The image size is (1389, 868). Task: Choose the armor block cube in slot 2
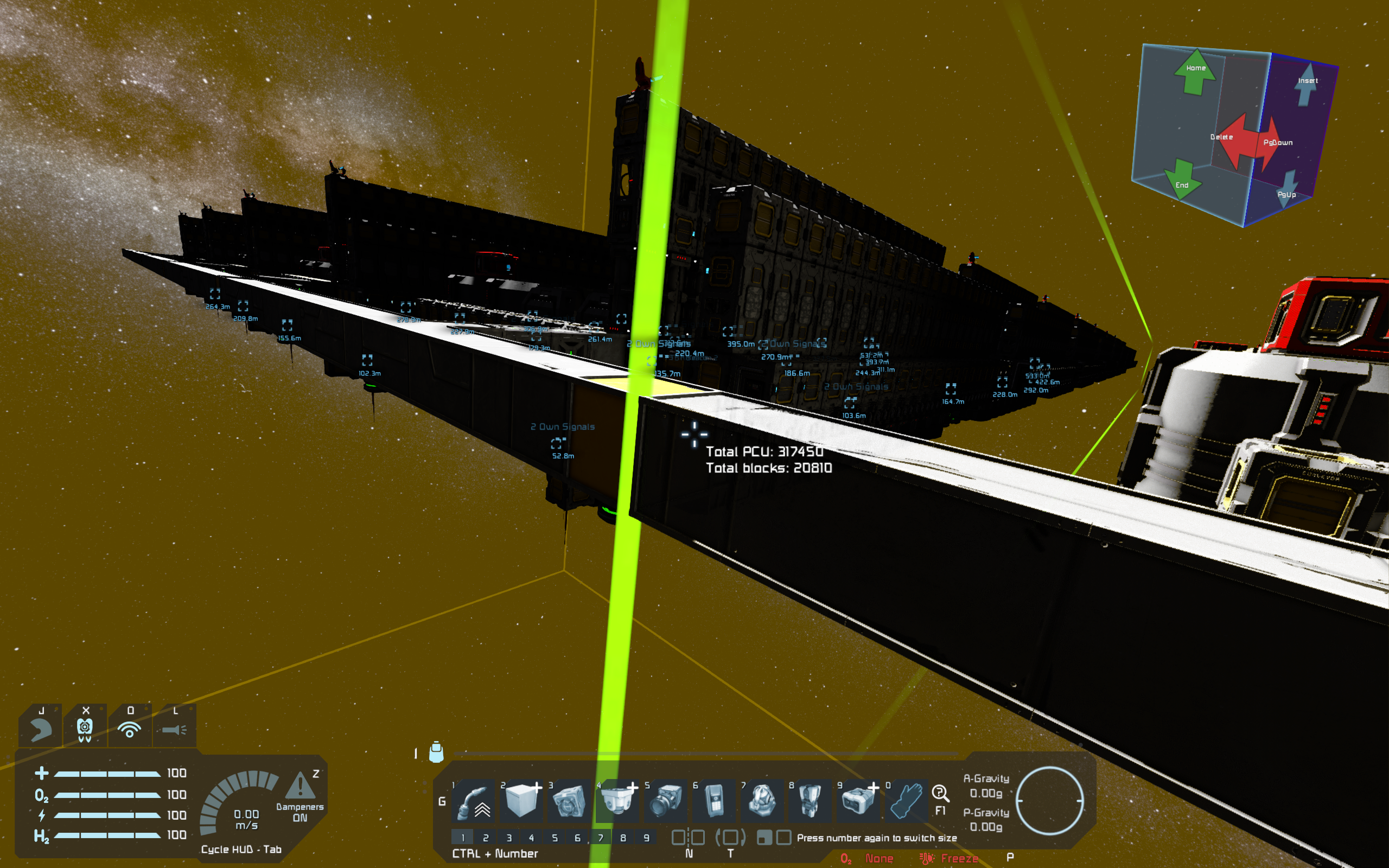click(521, 801)
